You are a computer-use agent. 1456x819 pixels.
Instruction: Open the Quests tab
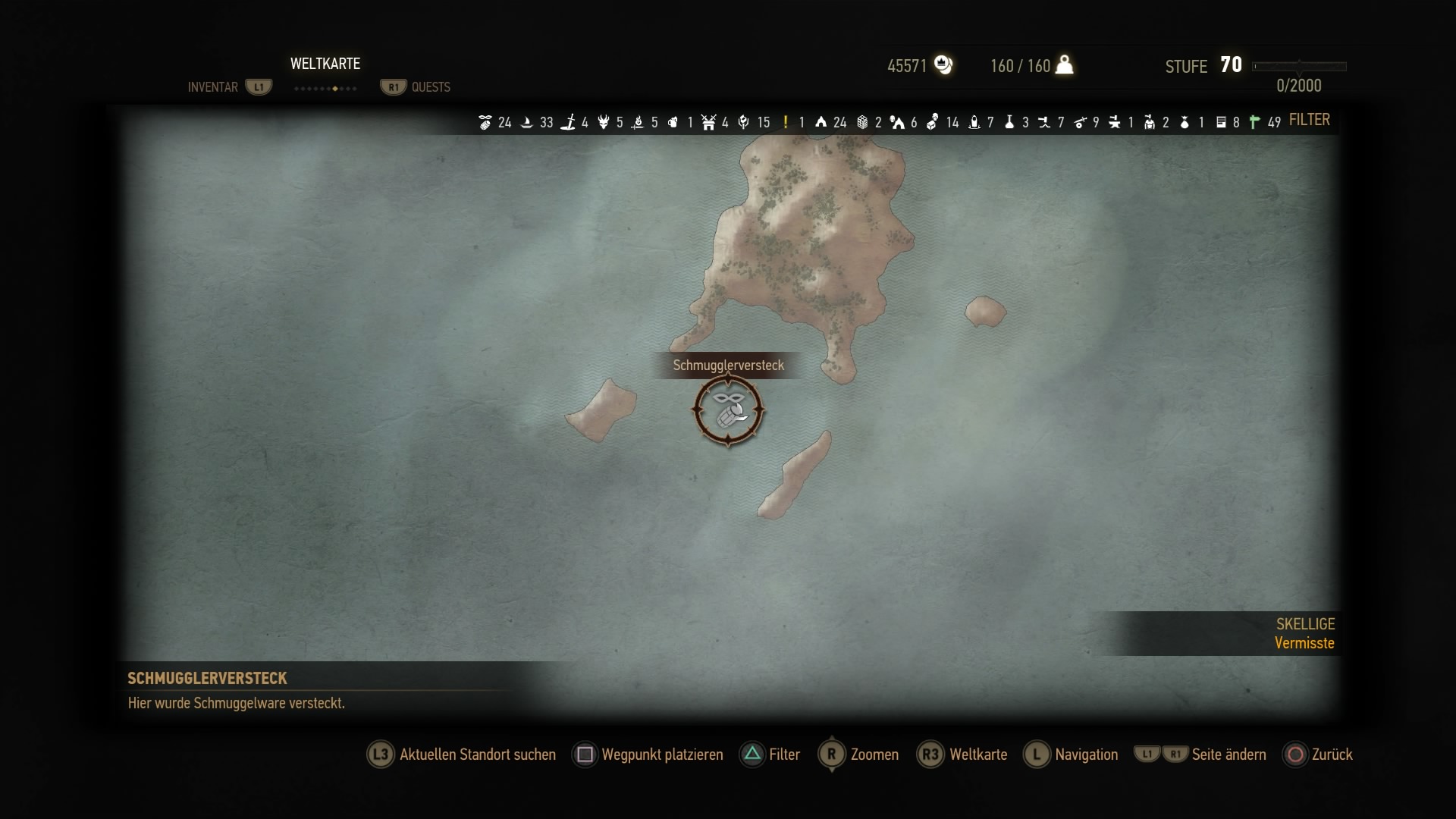(x=431, y=87)
